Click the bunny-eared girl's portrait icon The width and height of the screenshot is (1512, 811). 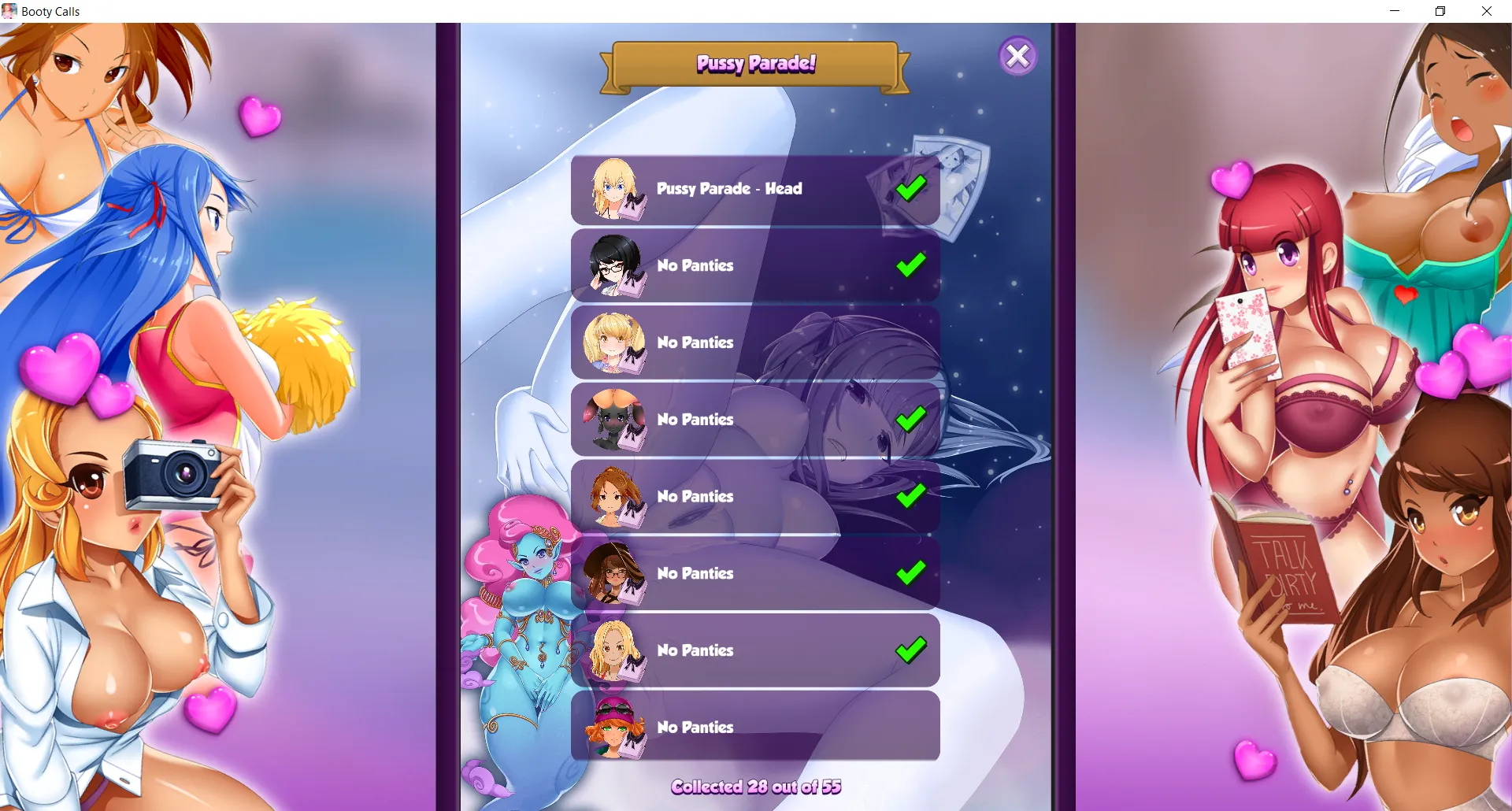pos(616,419)
